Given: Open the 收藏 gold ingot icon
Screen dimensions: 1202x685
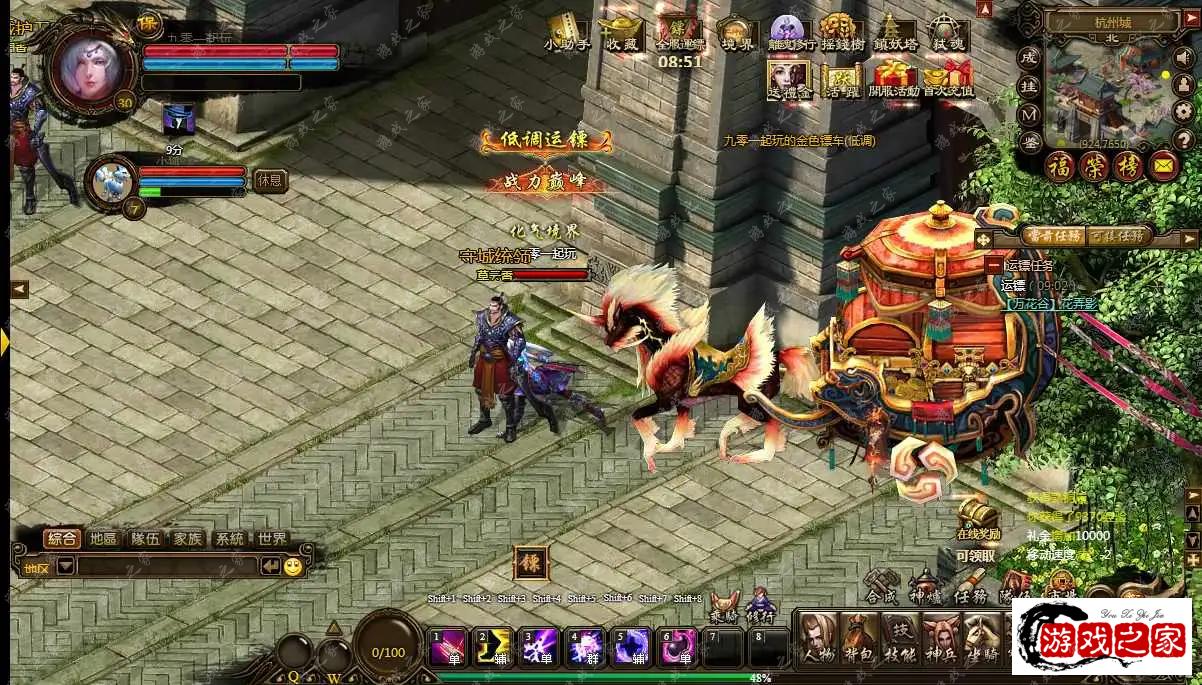Looking at the screenshot, I should click(621, 31).
